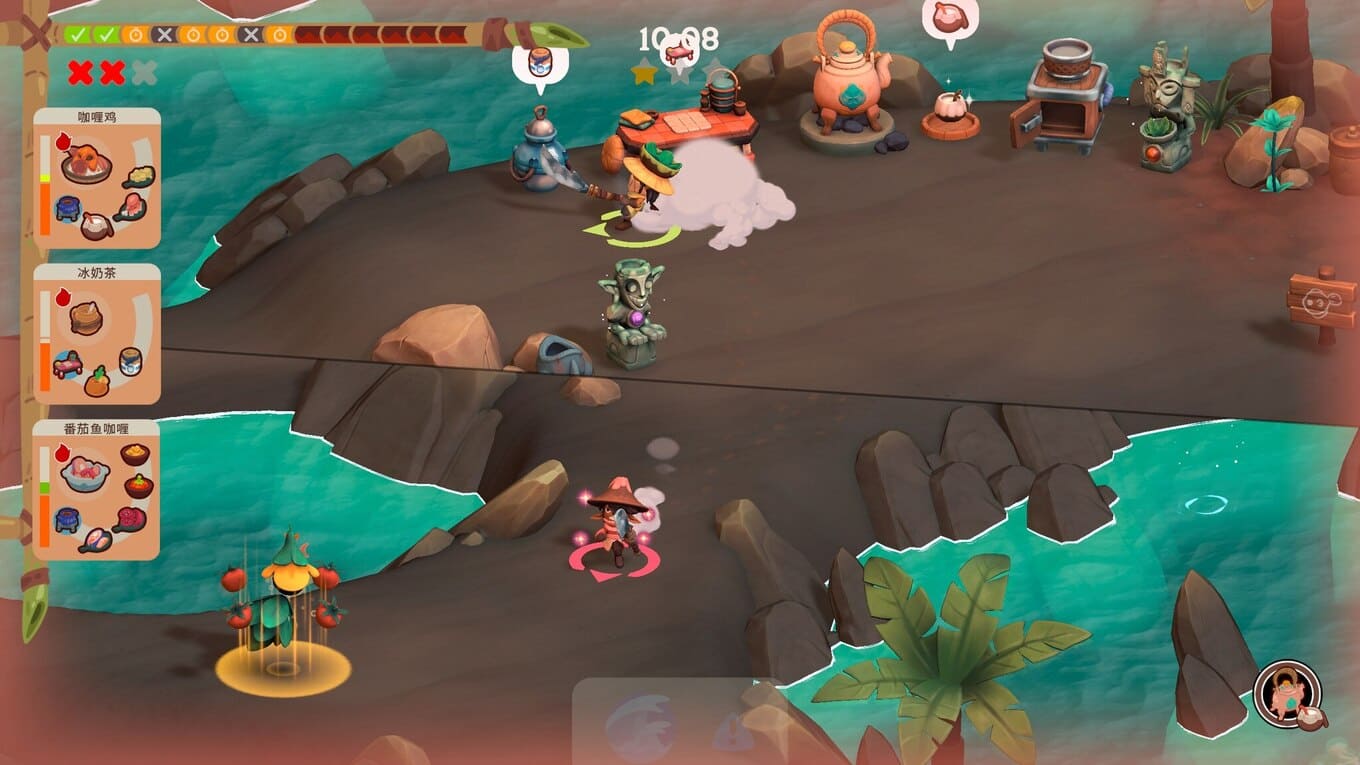Viewport: 1360px width, 765px height.
Task: Click the player character portrait icon
Action: tap(1287, 694)
